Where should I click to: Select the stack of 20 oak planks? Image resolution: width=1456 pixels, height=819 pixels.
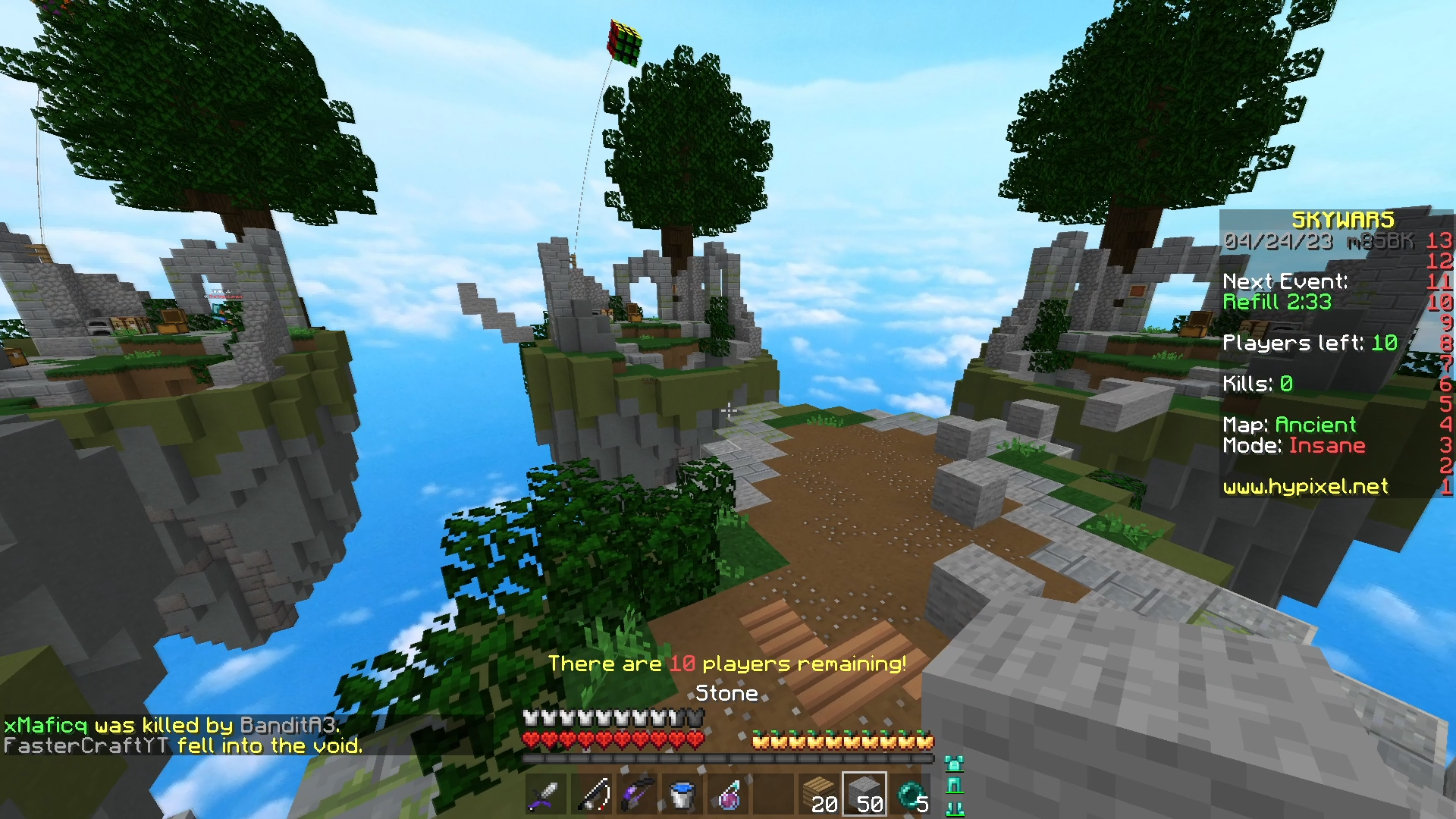(x=819, y=793)
